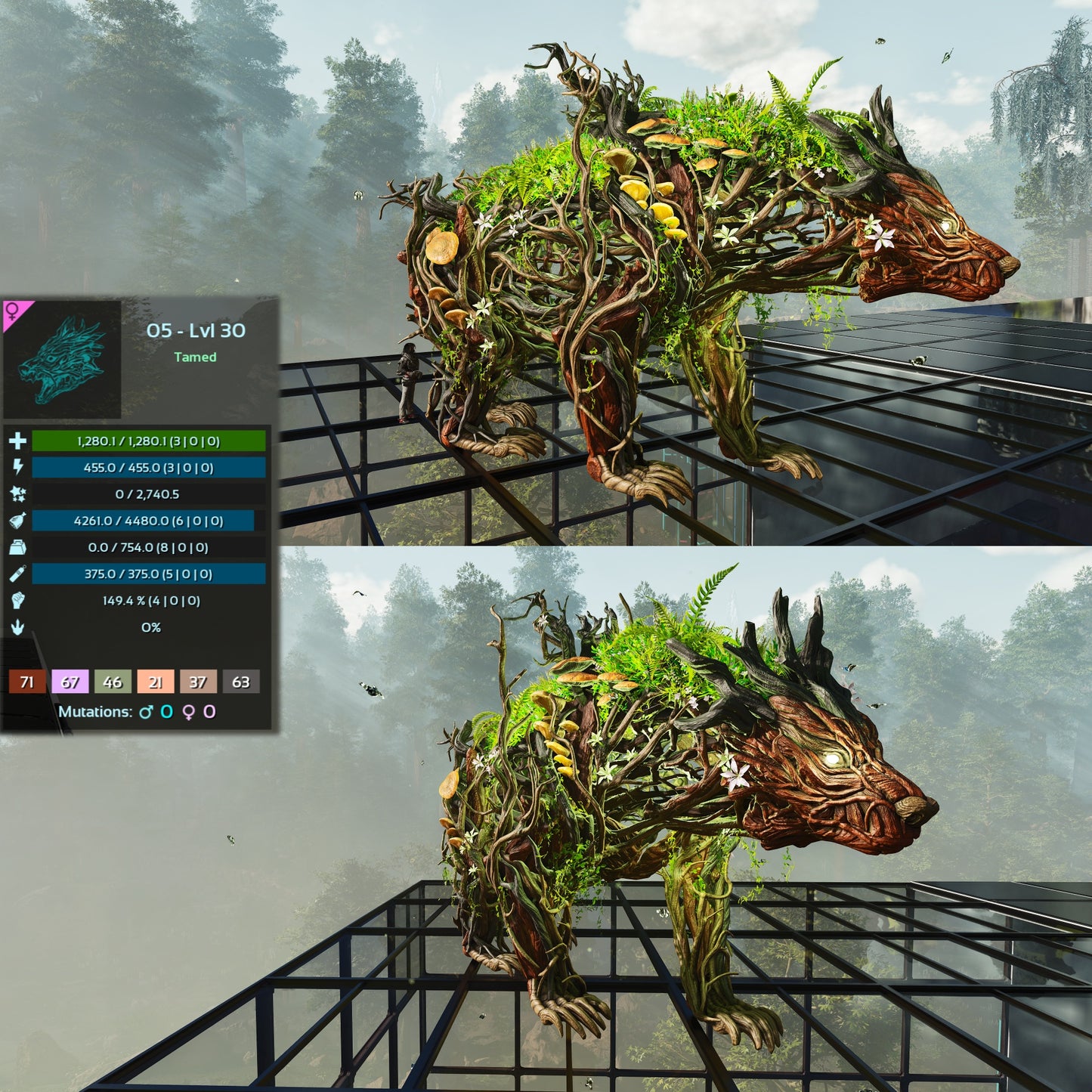Click the melee damage fist icon

pos(17,600)
